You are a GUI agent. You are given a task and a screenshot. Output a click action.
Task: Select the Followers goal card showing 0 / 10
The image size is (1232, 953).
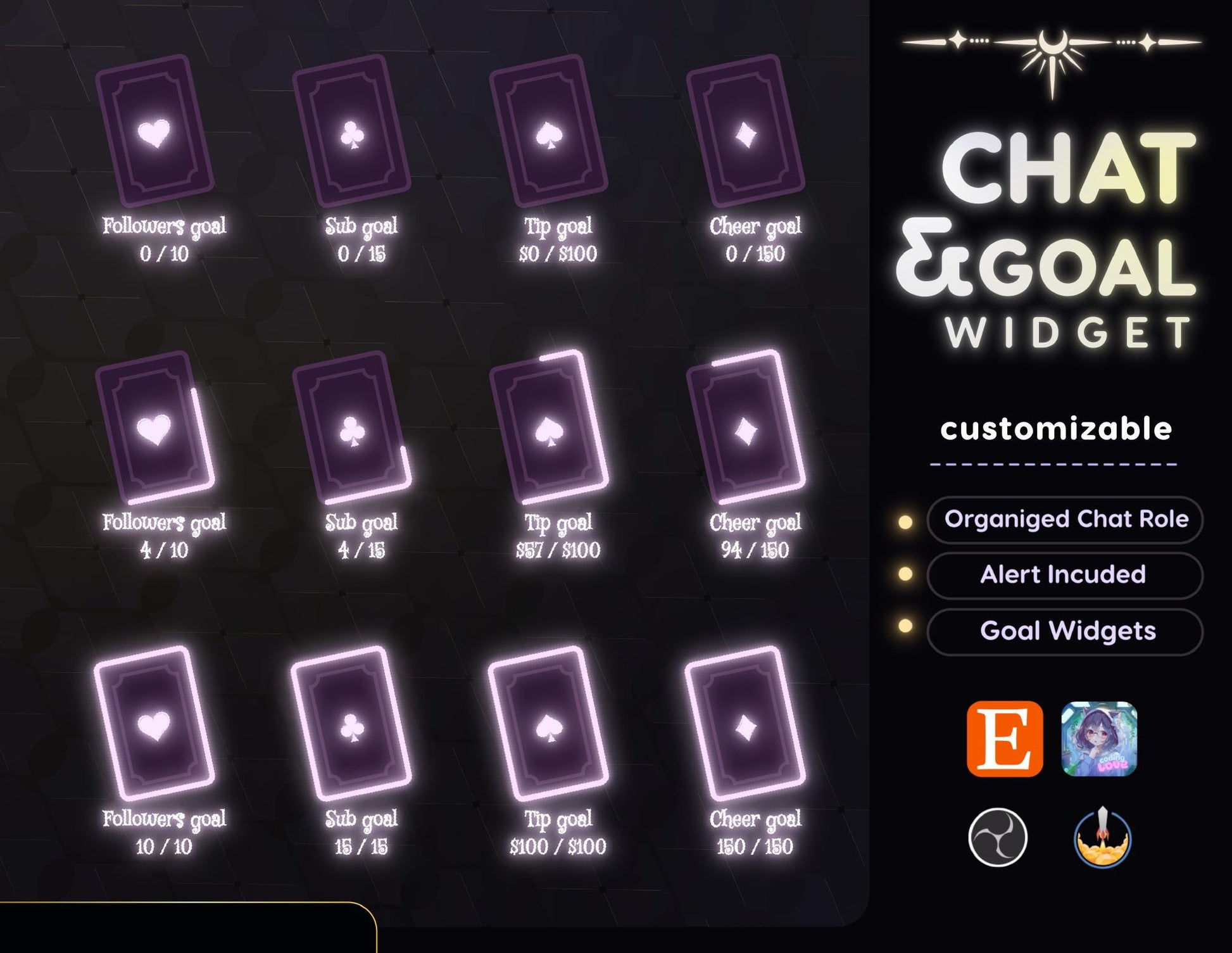click(x=154, y=131)
